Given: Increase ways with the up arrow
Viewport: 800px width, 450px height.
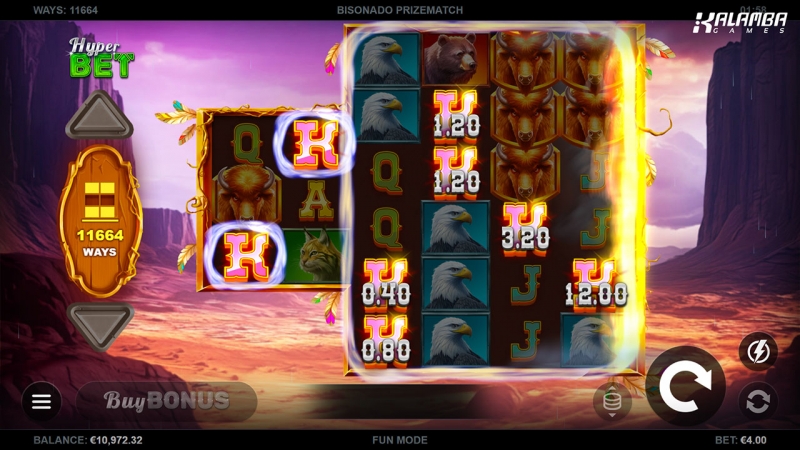Looking at the screenshot, I should click(x=99, y=118).
